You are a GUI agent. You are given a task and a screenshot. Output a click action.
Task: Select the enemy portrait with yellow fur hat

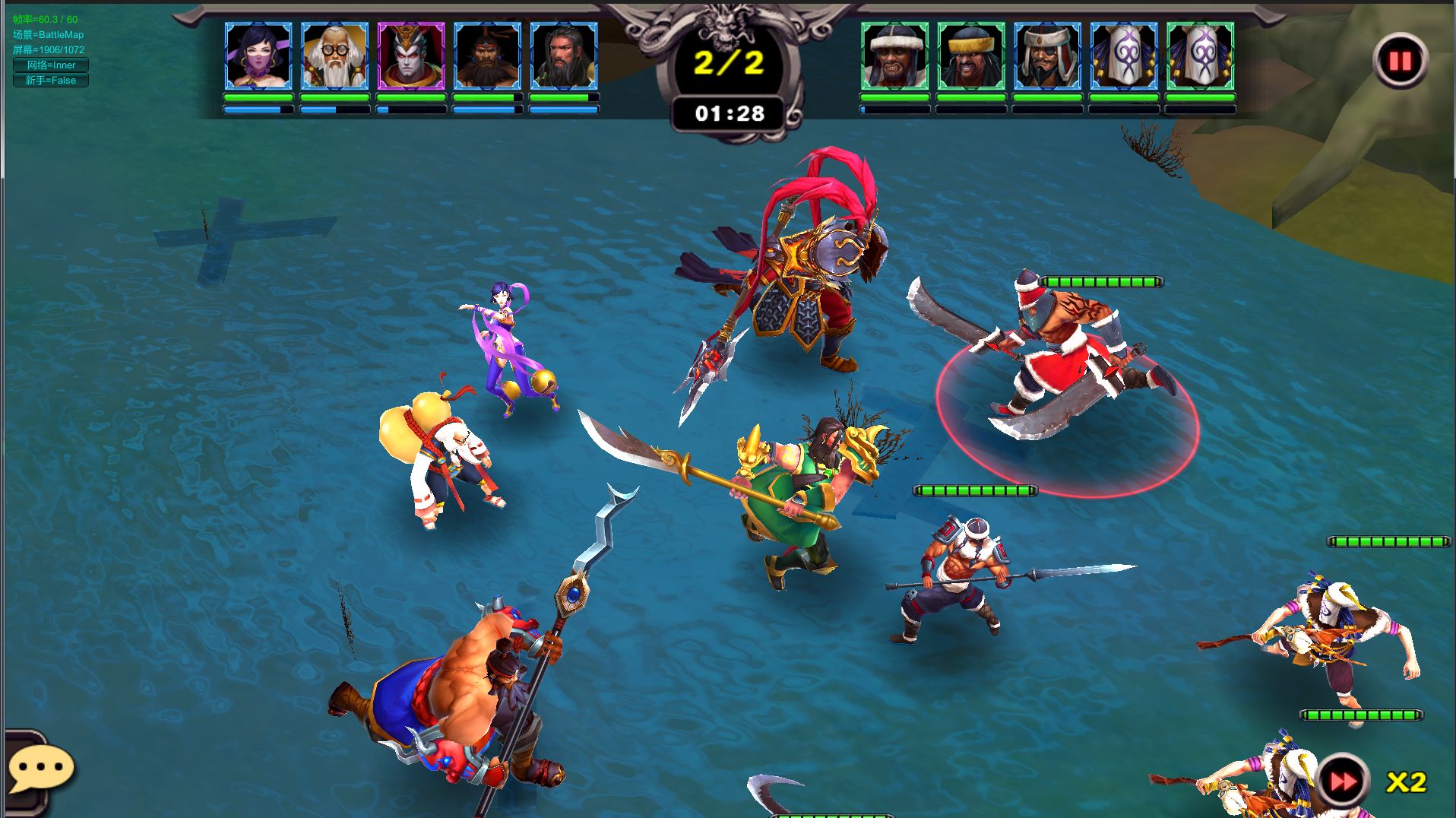(x=971, y=55)
